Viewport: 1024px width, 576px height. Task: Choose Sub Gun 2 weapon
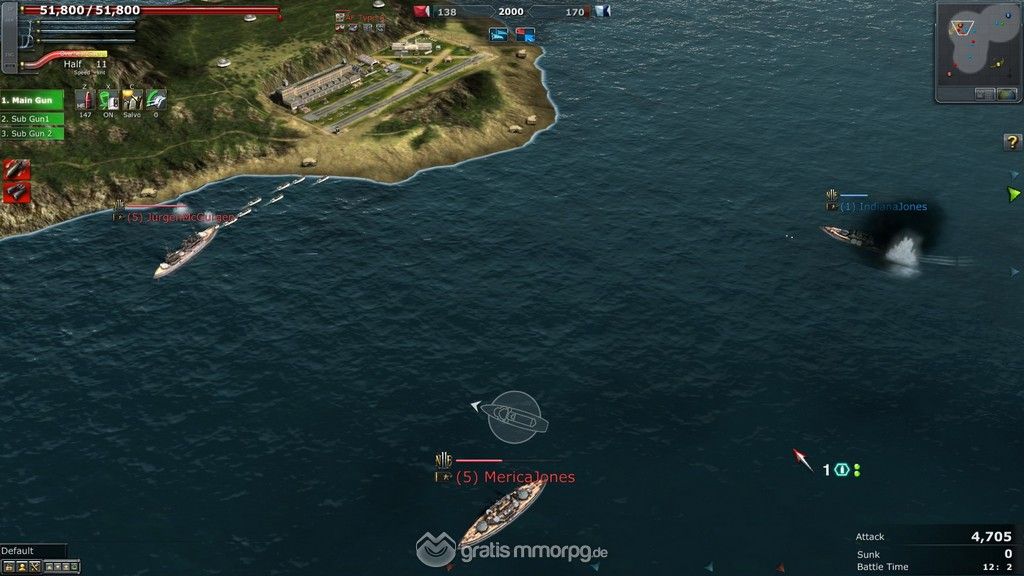(32, 133)
